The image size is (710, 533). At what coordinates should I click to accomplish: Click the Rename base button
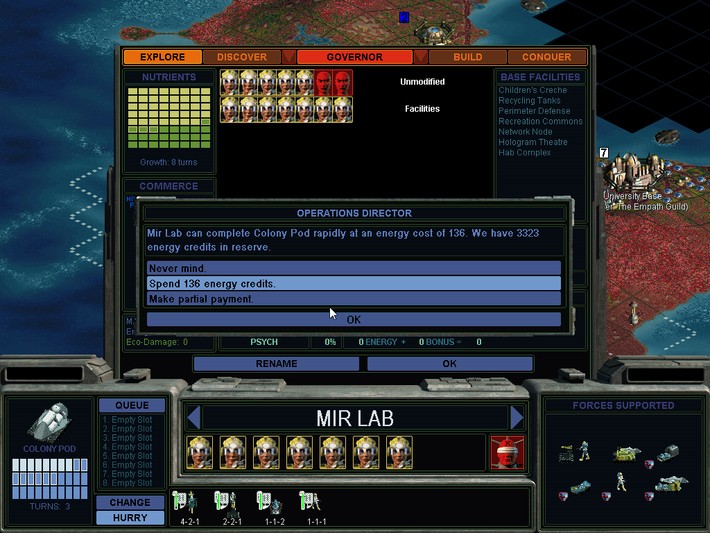point(276,364)
